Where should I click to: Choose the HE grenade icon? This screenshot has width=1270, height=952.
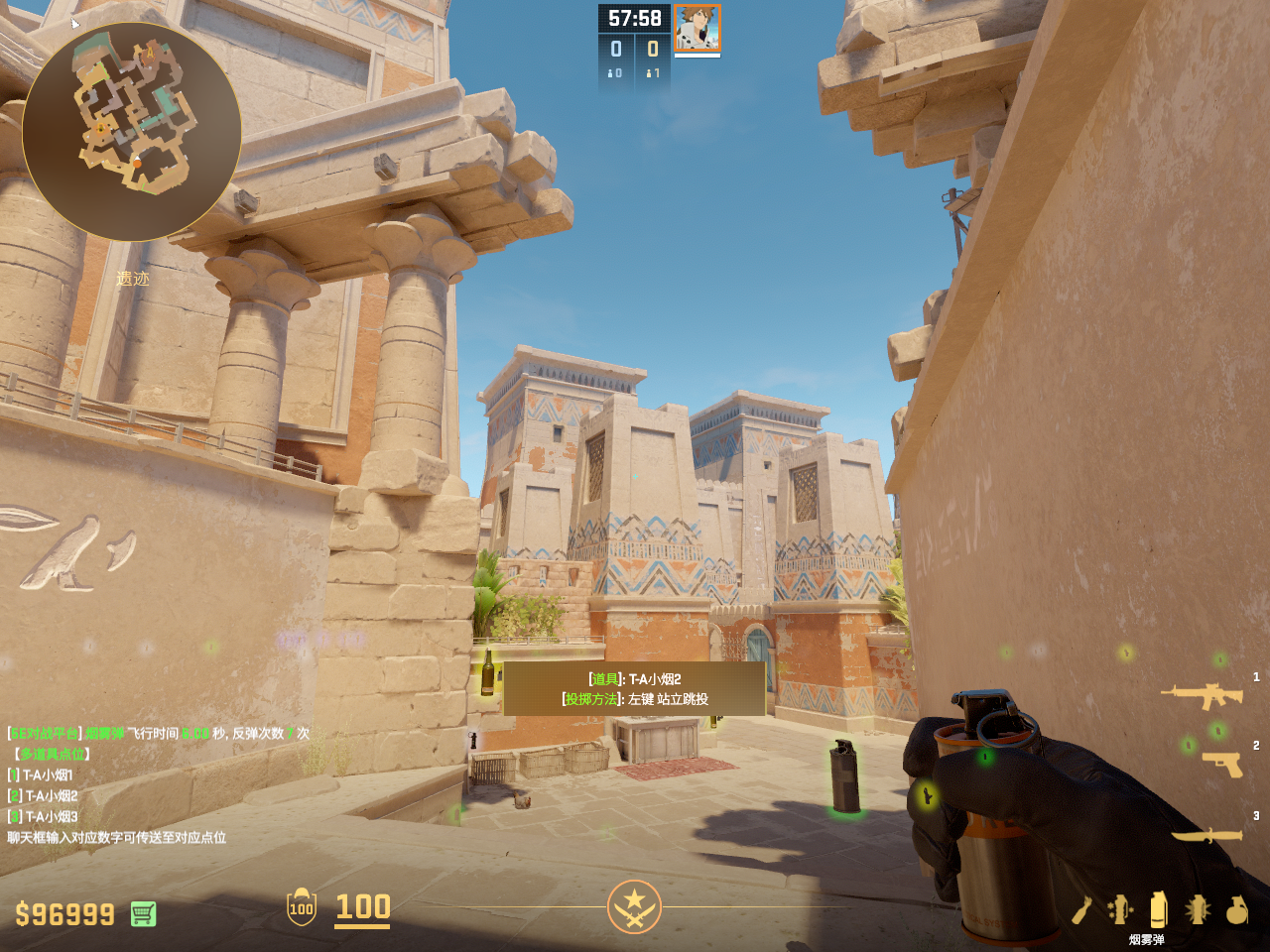(x=1236, y=909)
